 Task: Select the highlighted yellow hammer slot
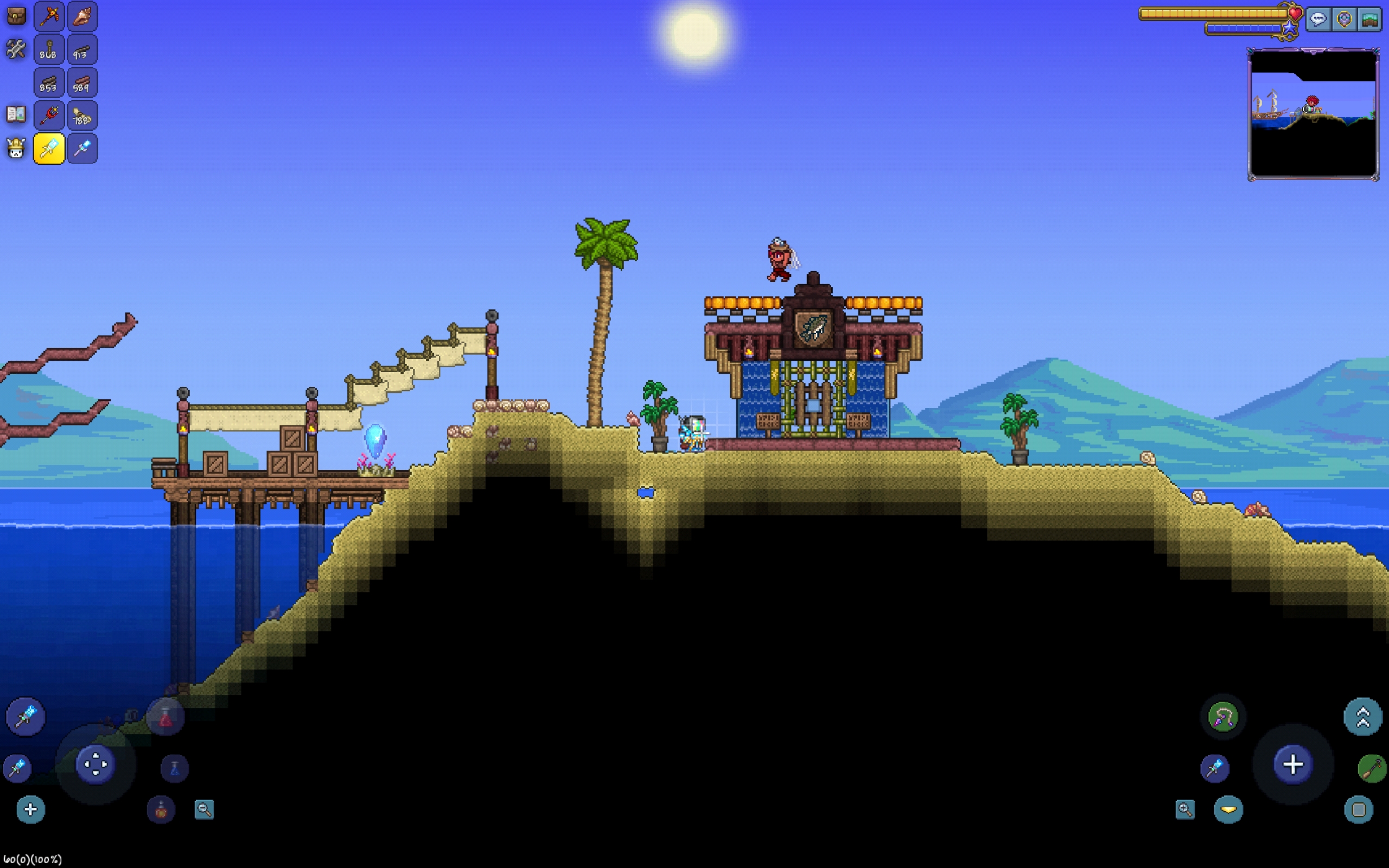click(x=49, y=149)
